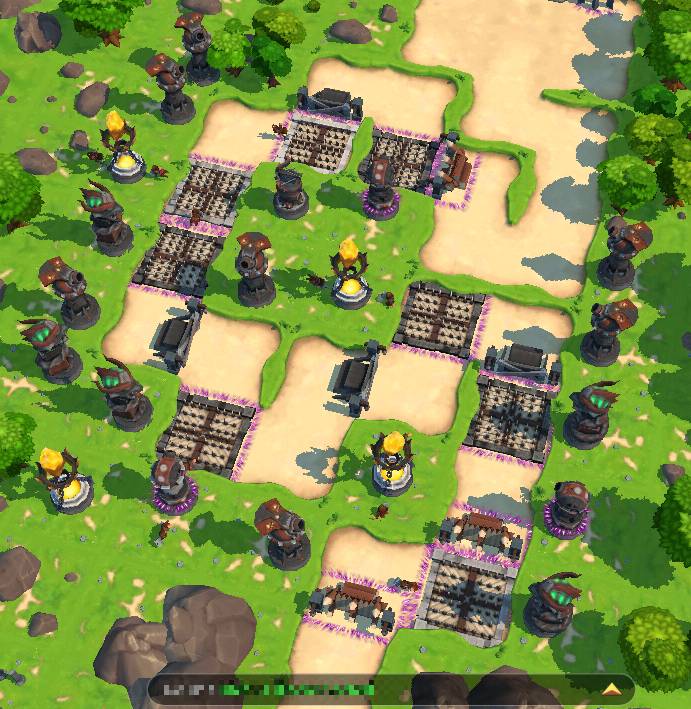Viewport: 691px width, 709px height.
Task: Click the blurred text in the bottom bar
Action: pos(271,689)
